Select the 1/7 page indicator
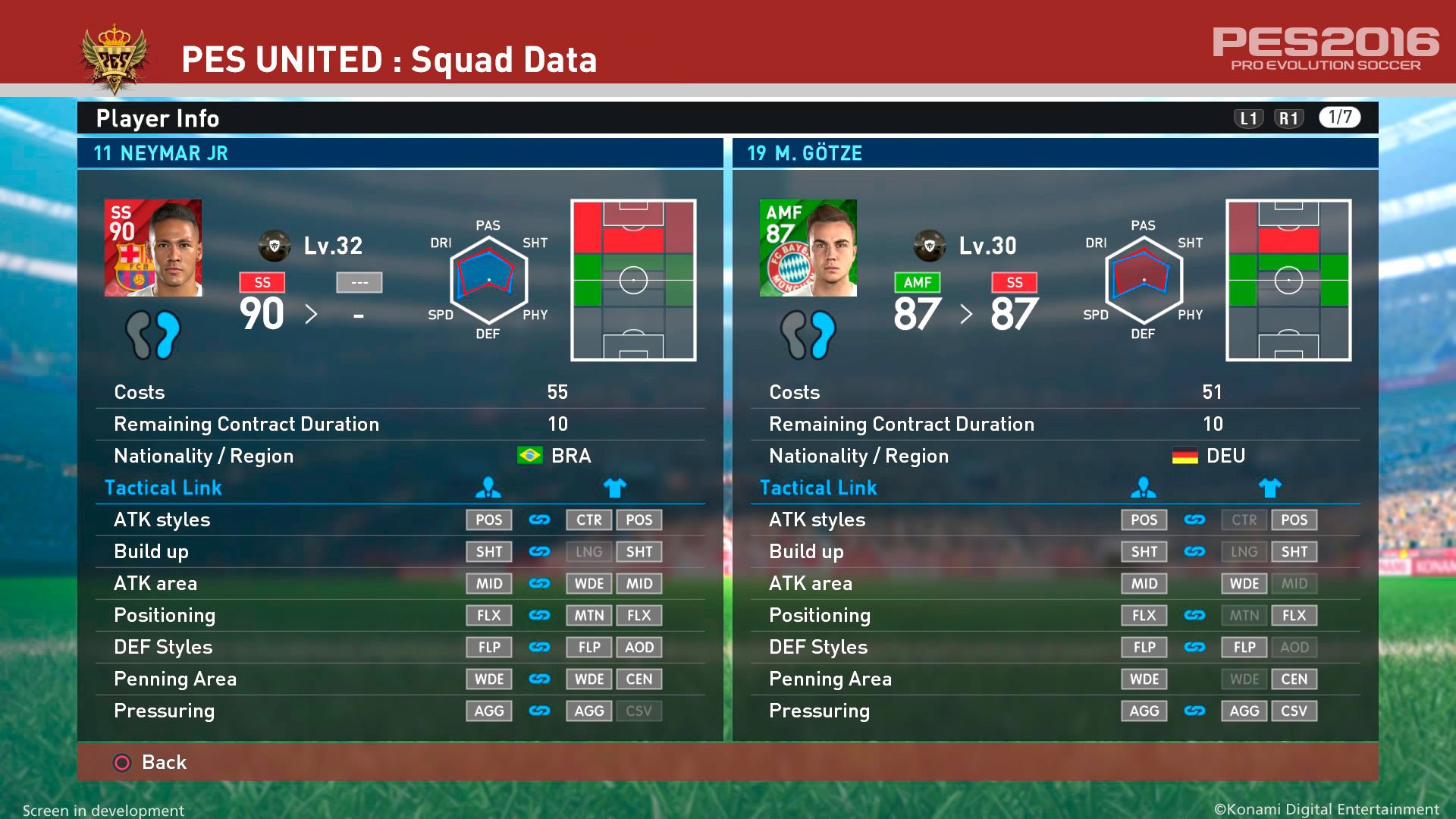1456x819 pixels. (x=1339, y=118)
